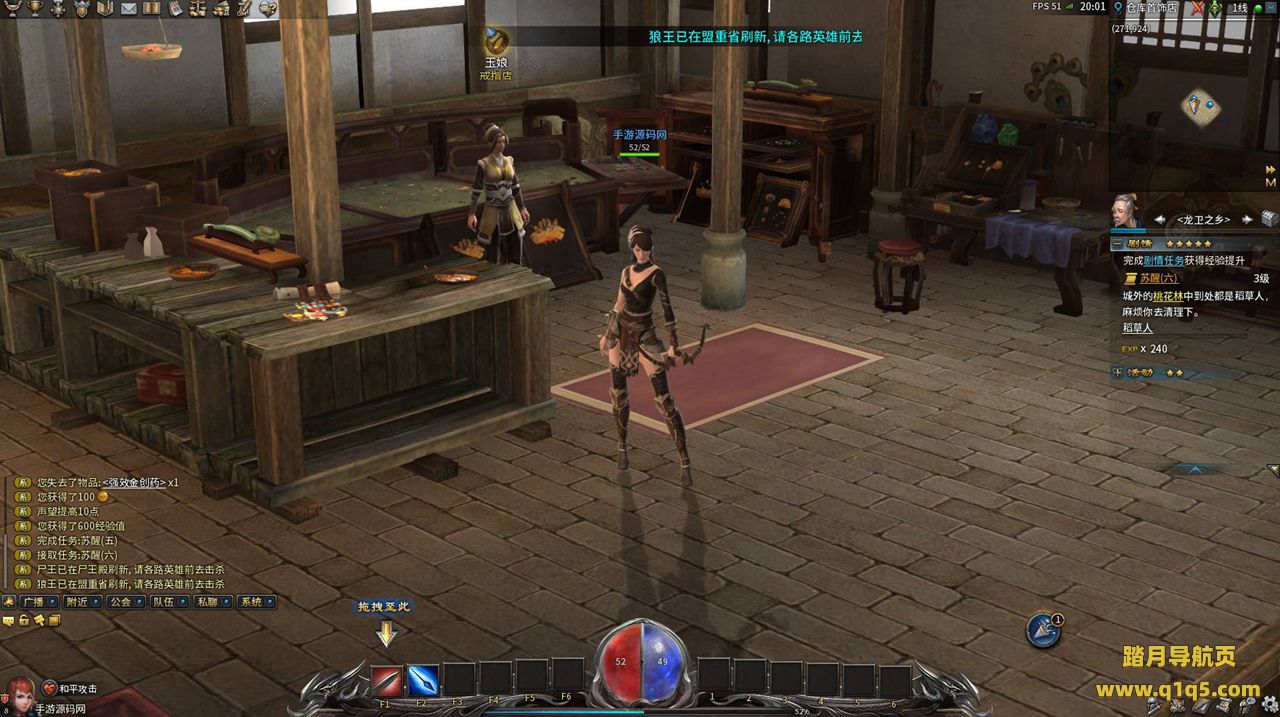This screenshot has height=717, width=1280.
Task: Activate the red arrow skill in F1 slot
Action: (387, 681)
